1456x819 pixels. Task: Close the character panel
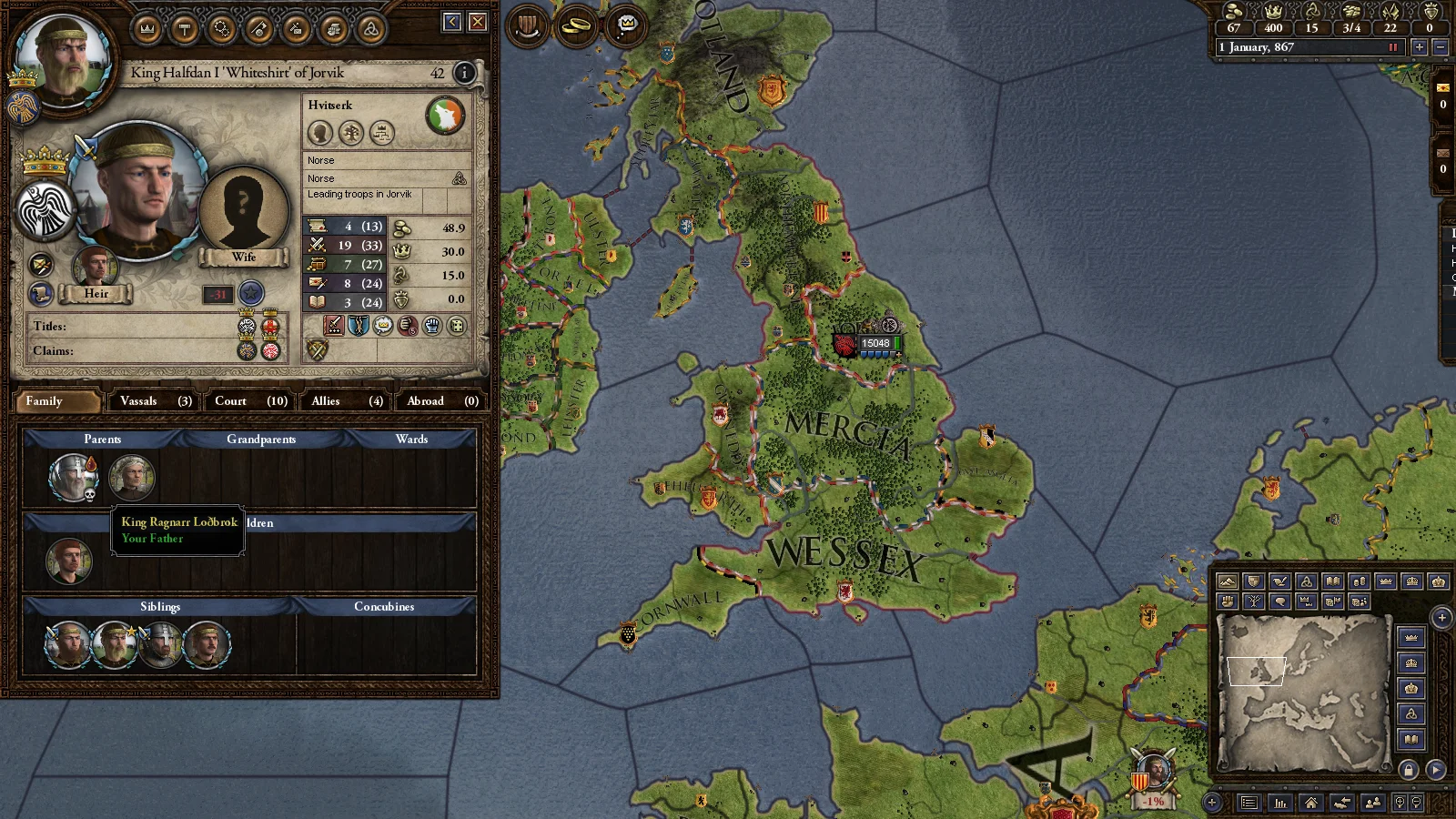point(478,22)
